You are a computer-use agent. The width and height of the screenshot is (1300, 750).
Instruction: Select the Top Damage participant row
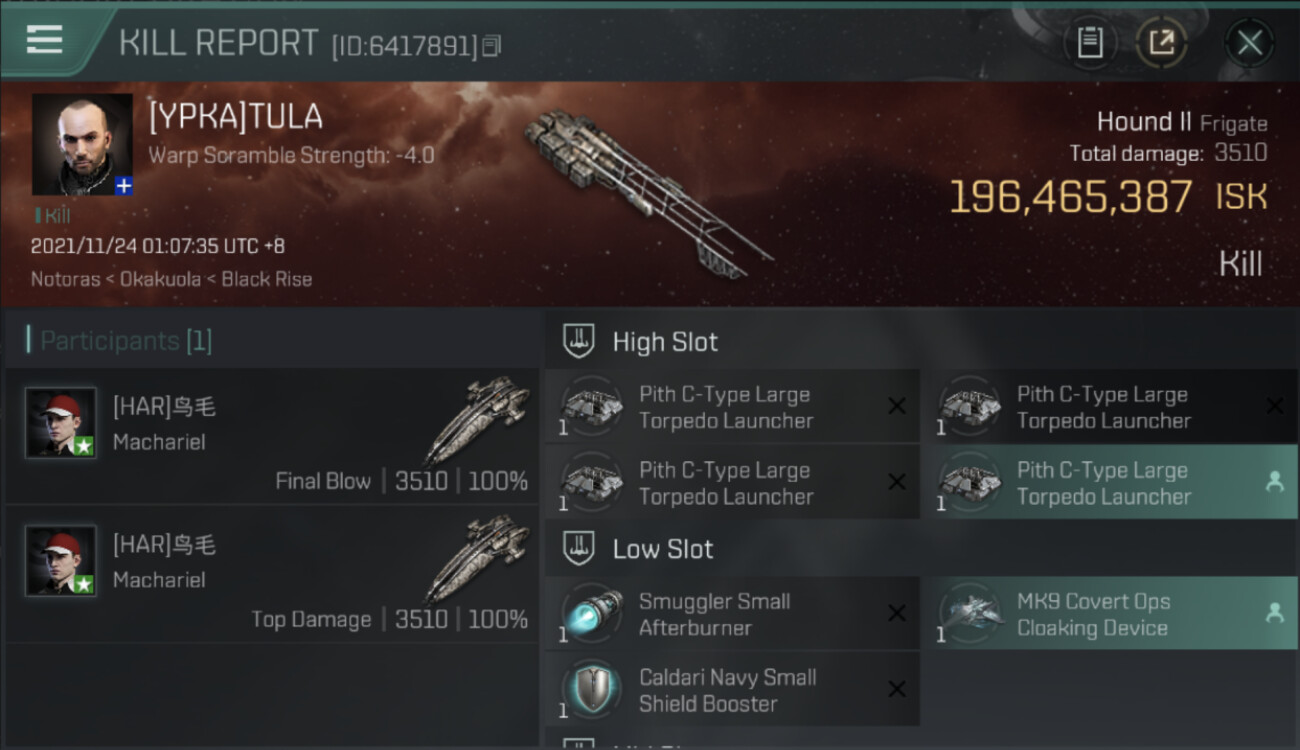272,574
